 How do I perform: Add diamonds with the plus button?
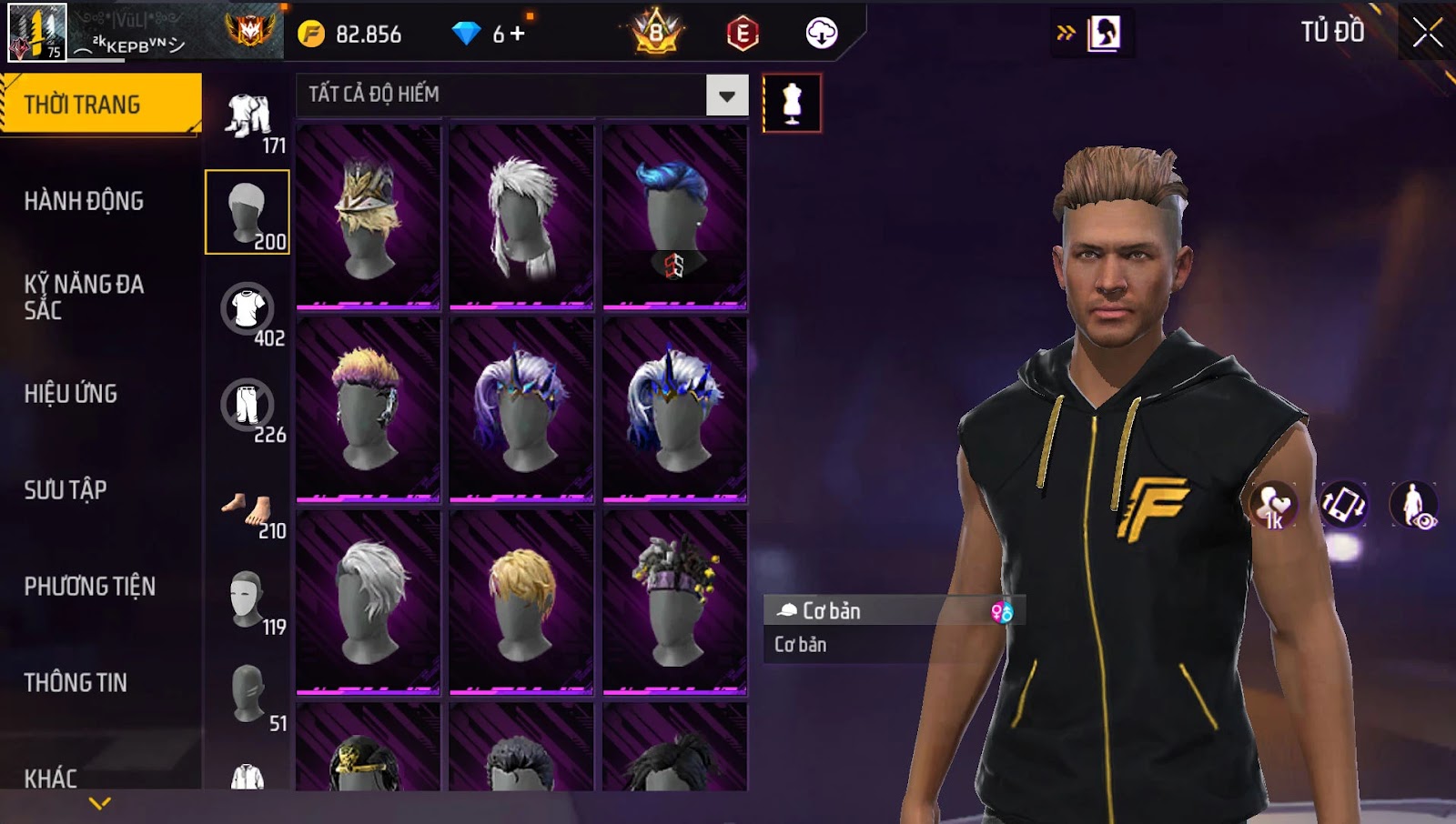pos(518,34)
